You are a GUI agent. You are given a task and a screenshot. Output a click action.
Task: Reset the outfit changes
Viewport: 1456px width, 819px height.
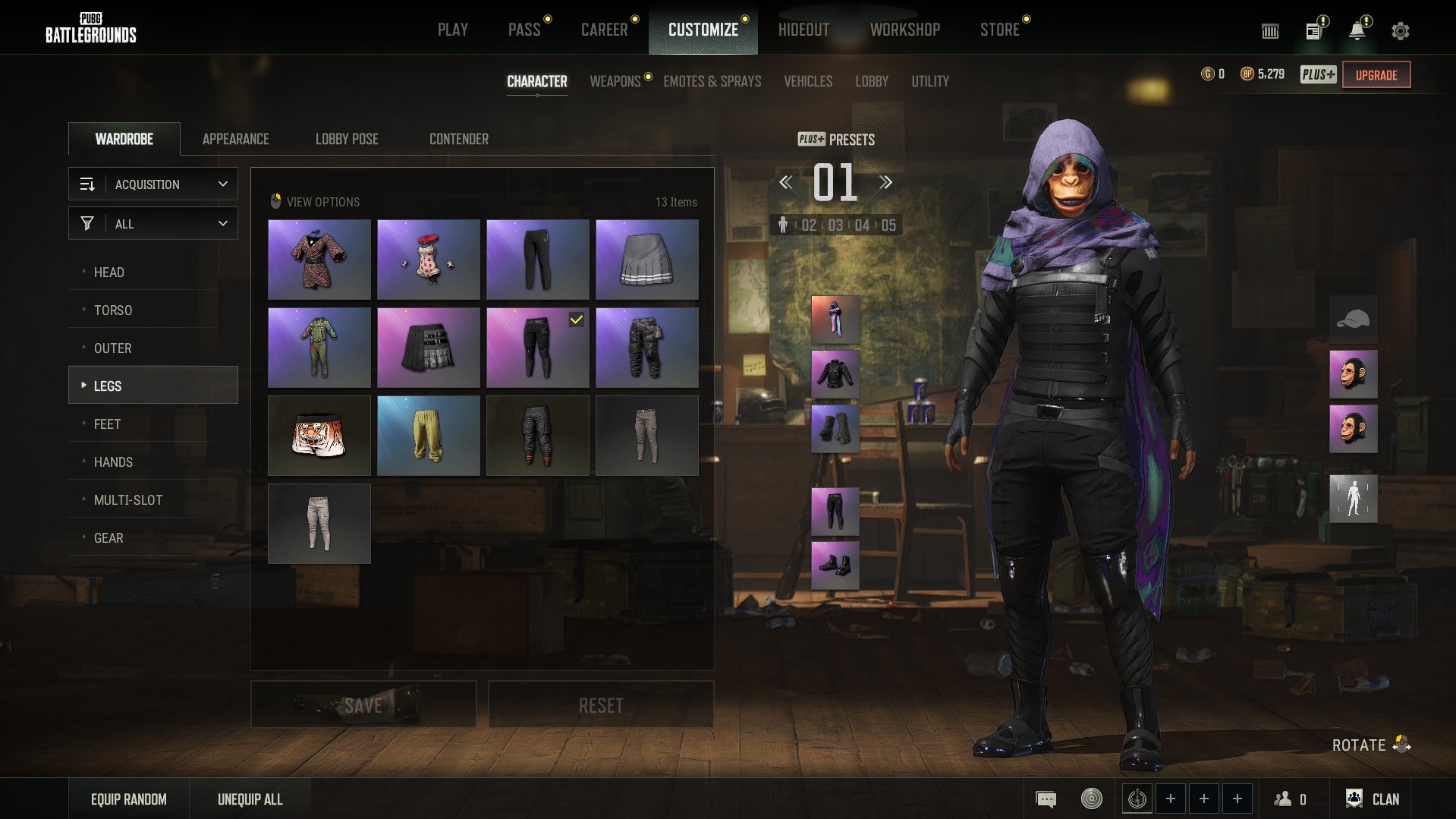click(x=601, y=705)
